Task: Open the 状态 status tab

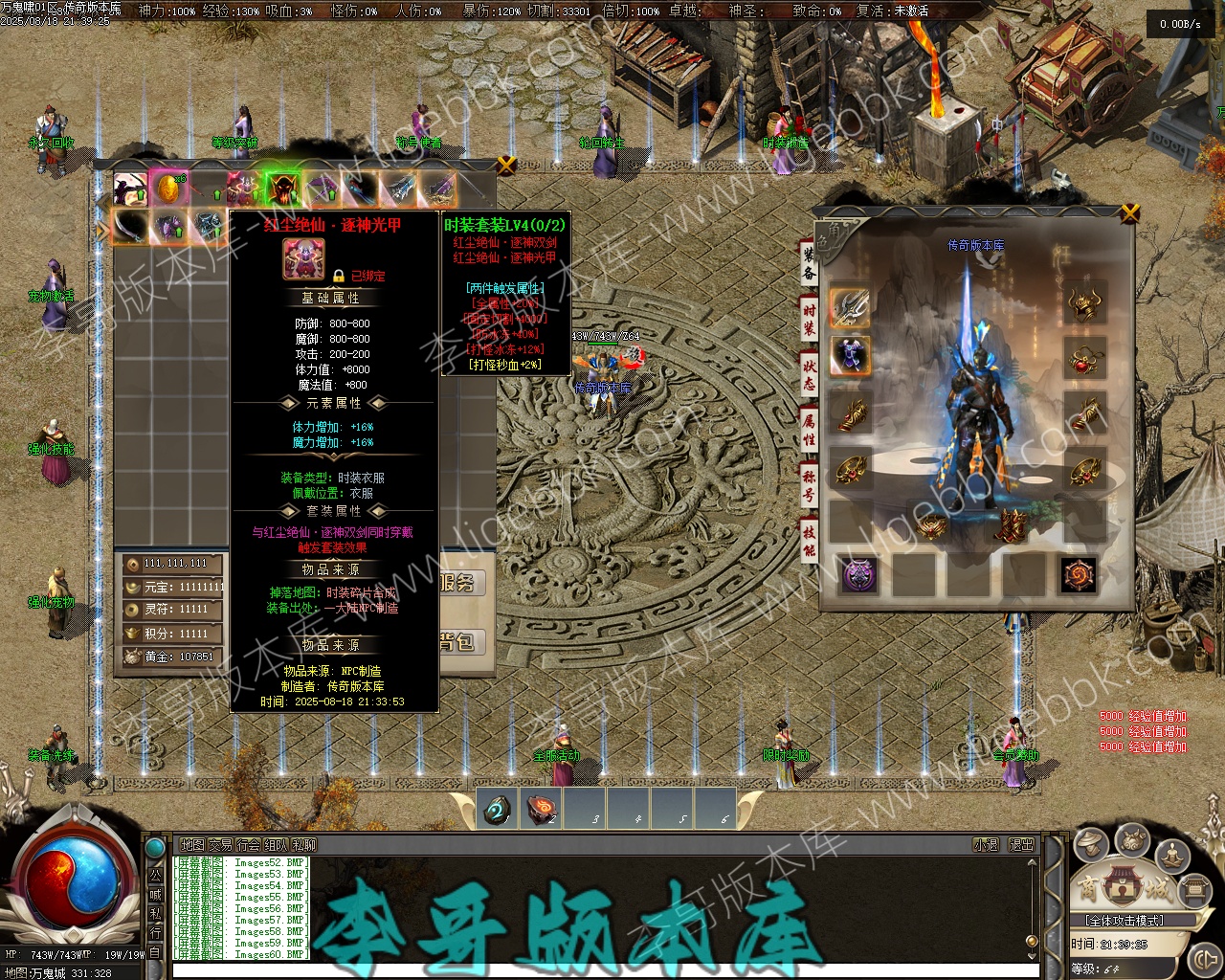Action: click(810, 372)
